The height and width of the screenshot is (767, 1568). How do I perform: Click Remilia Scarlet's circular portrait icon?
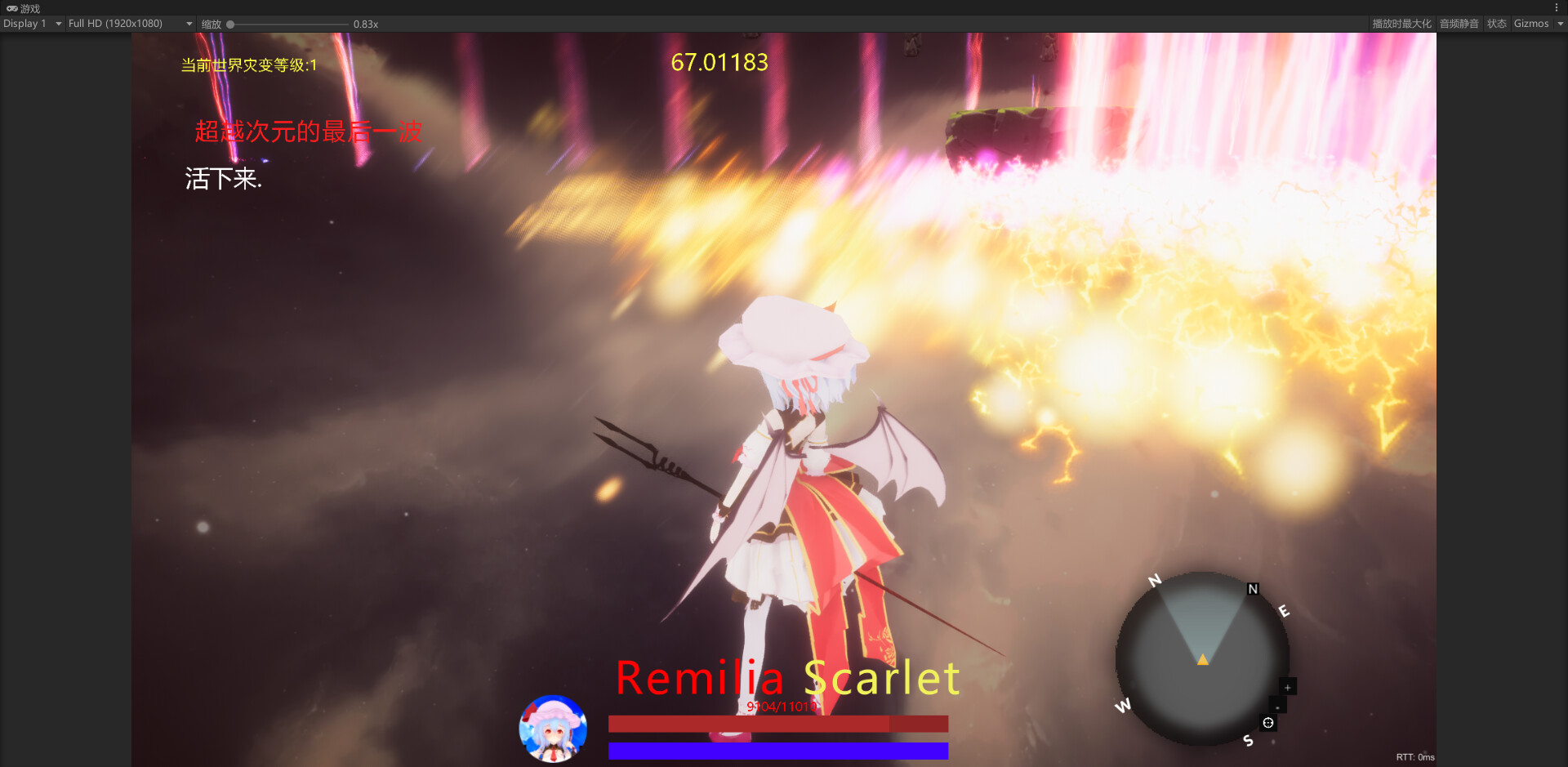pos(554,729)
